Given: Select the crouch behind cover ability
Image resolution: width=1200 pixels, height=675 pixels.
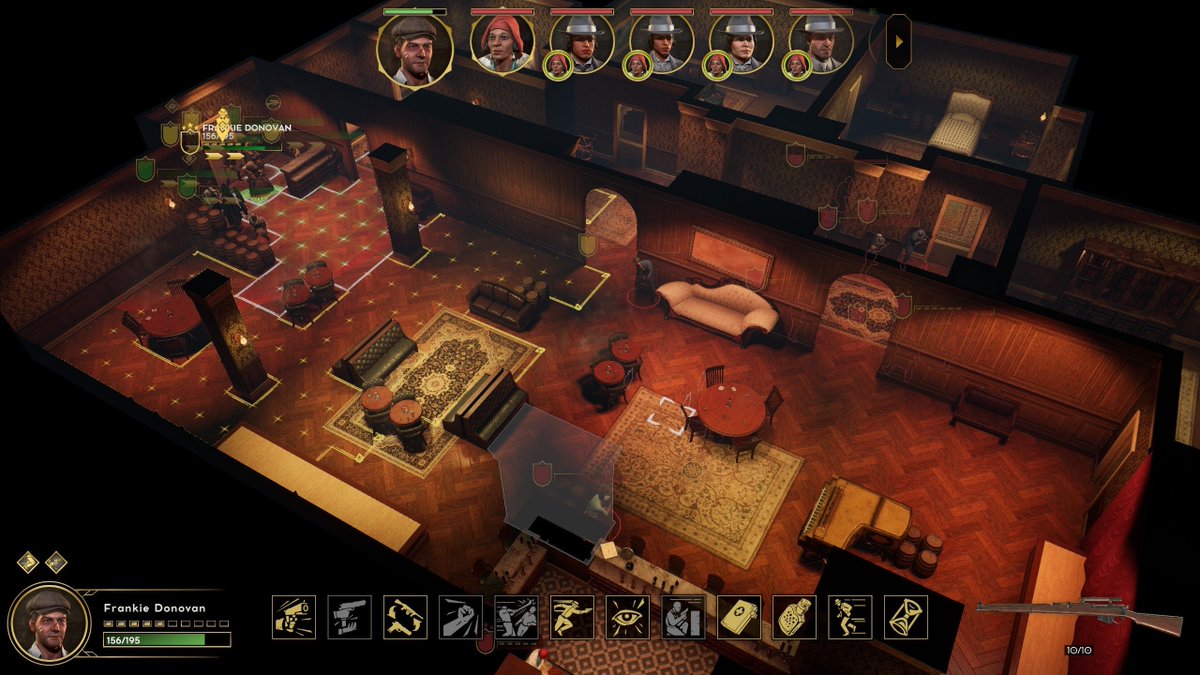Looking at the screenshot, I should point(683,617).
